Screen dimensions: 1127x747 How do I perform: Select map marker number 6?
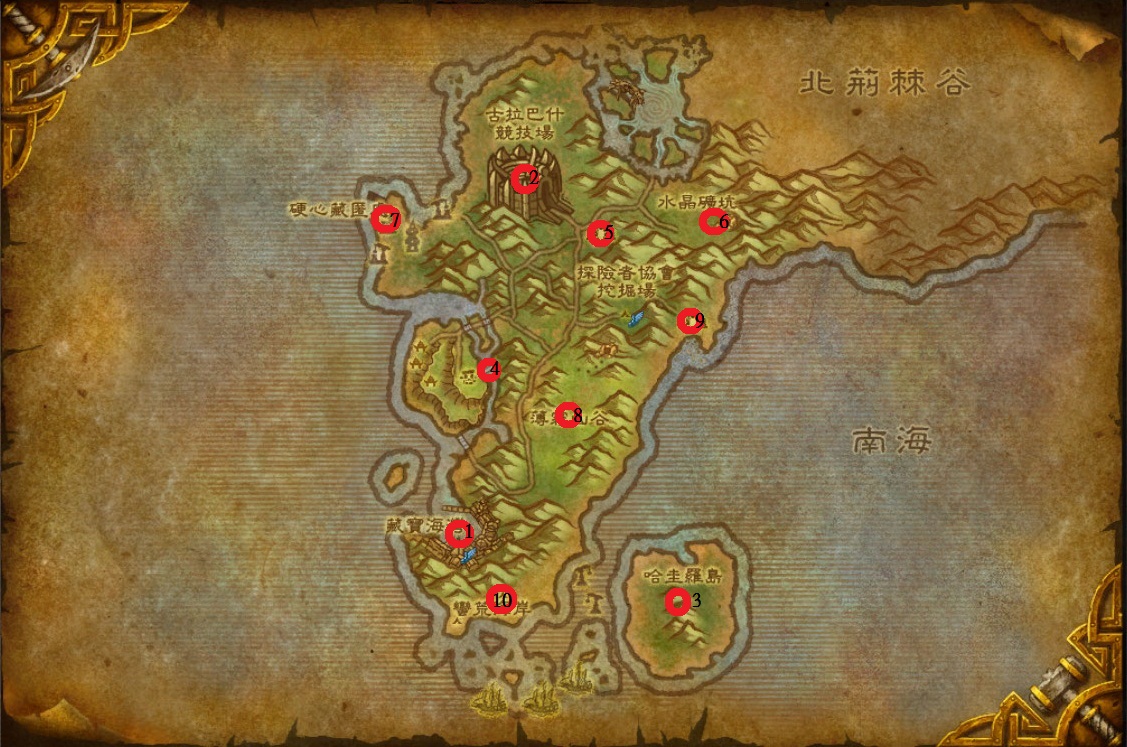(711, 222)
